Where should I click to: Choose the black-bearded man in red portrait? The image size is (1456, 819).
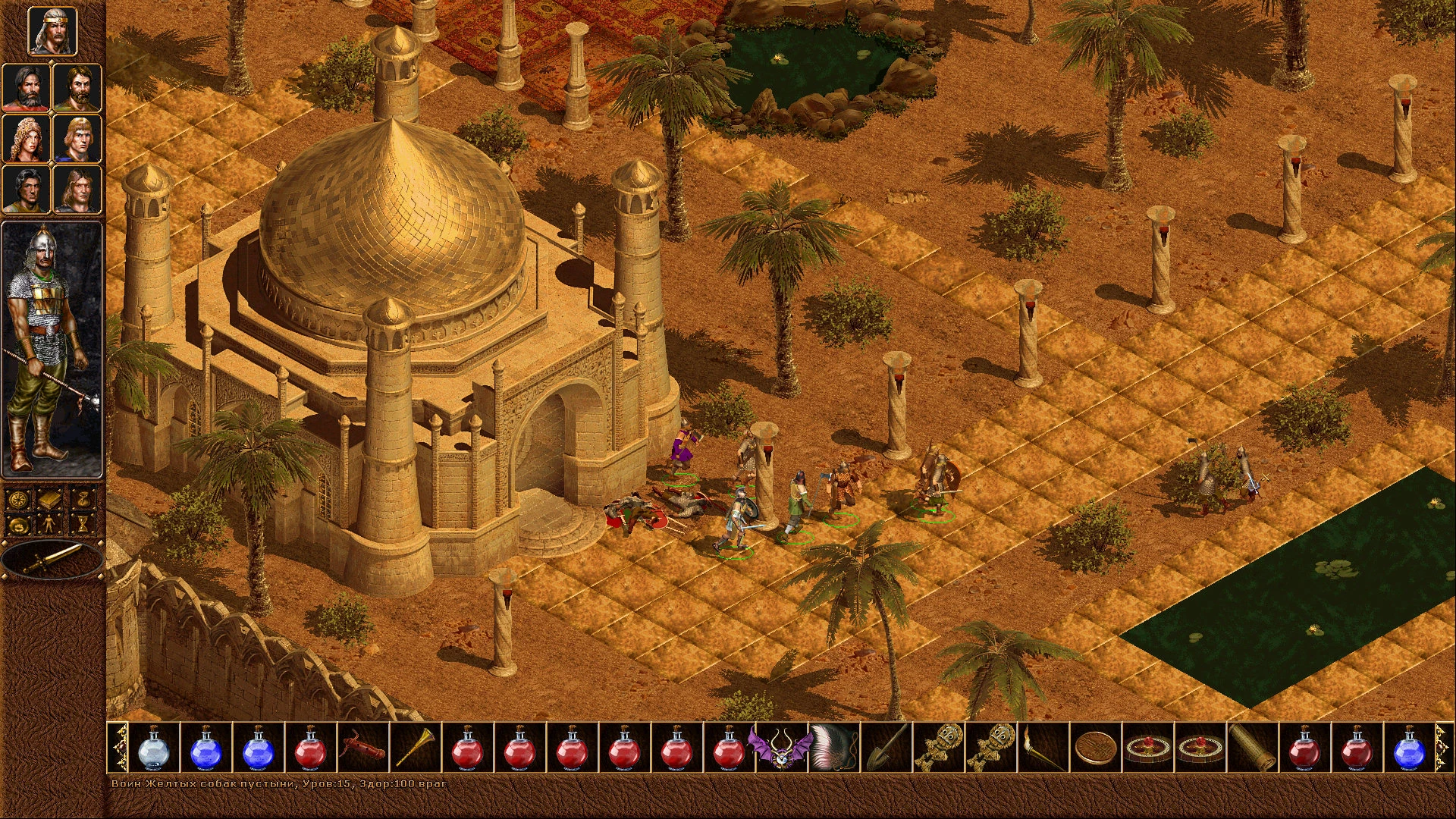(27, 88)
